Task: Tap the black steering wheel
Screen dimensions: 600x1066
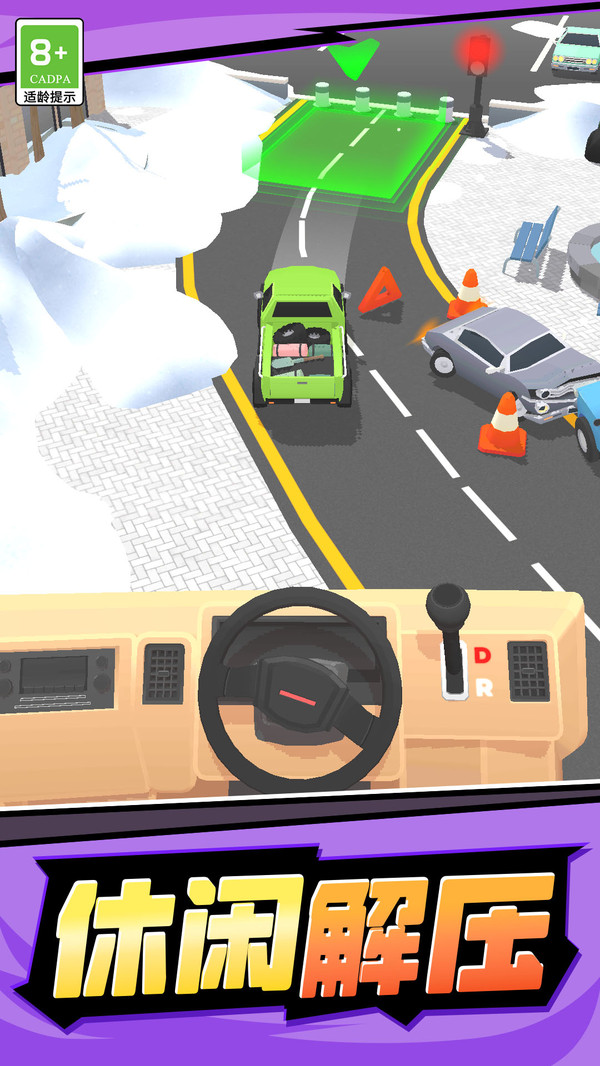Action: (x=299, y=690)
